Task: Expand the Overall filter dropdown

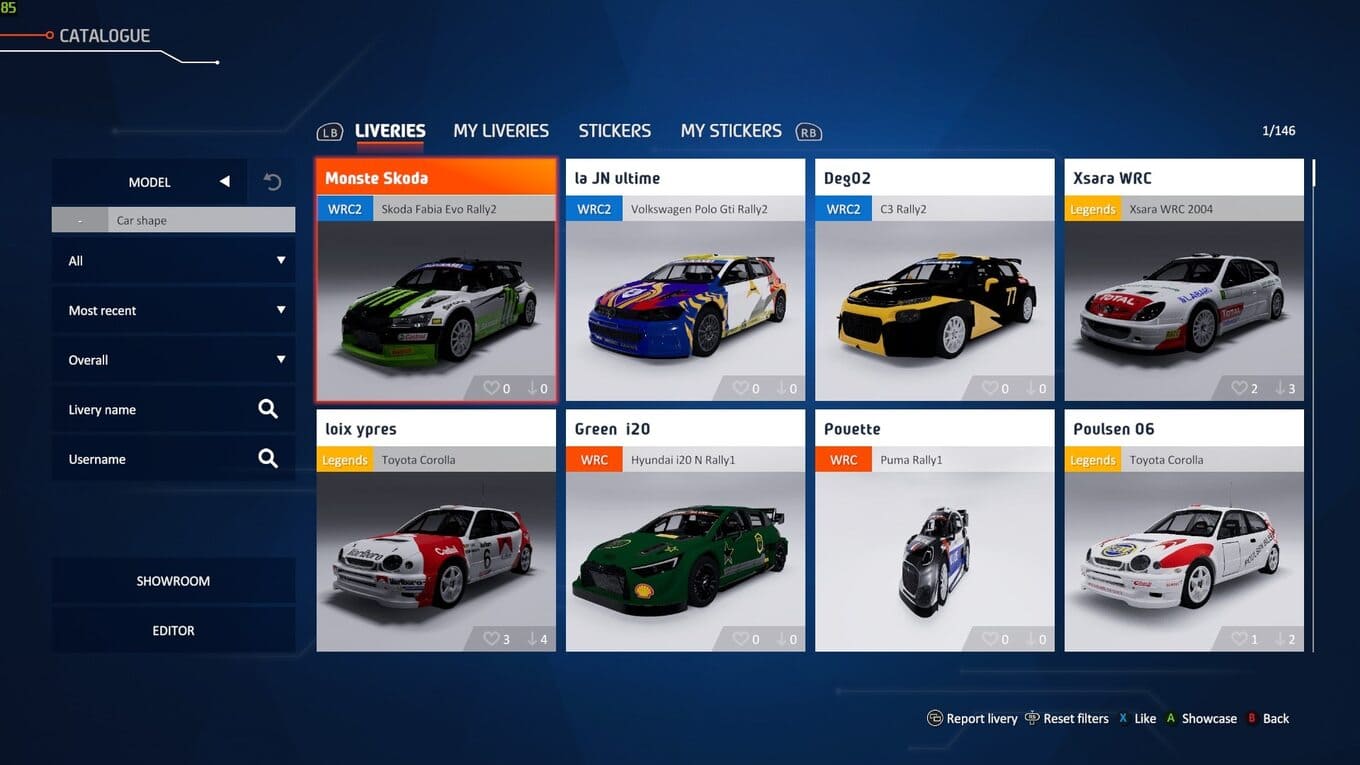Action: coord(173,360)
